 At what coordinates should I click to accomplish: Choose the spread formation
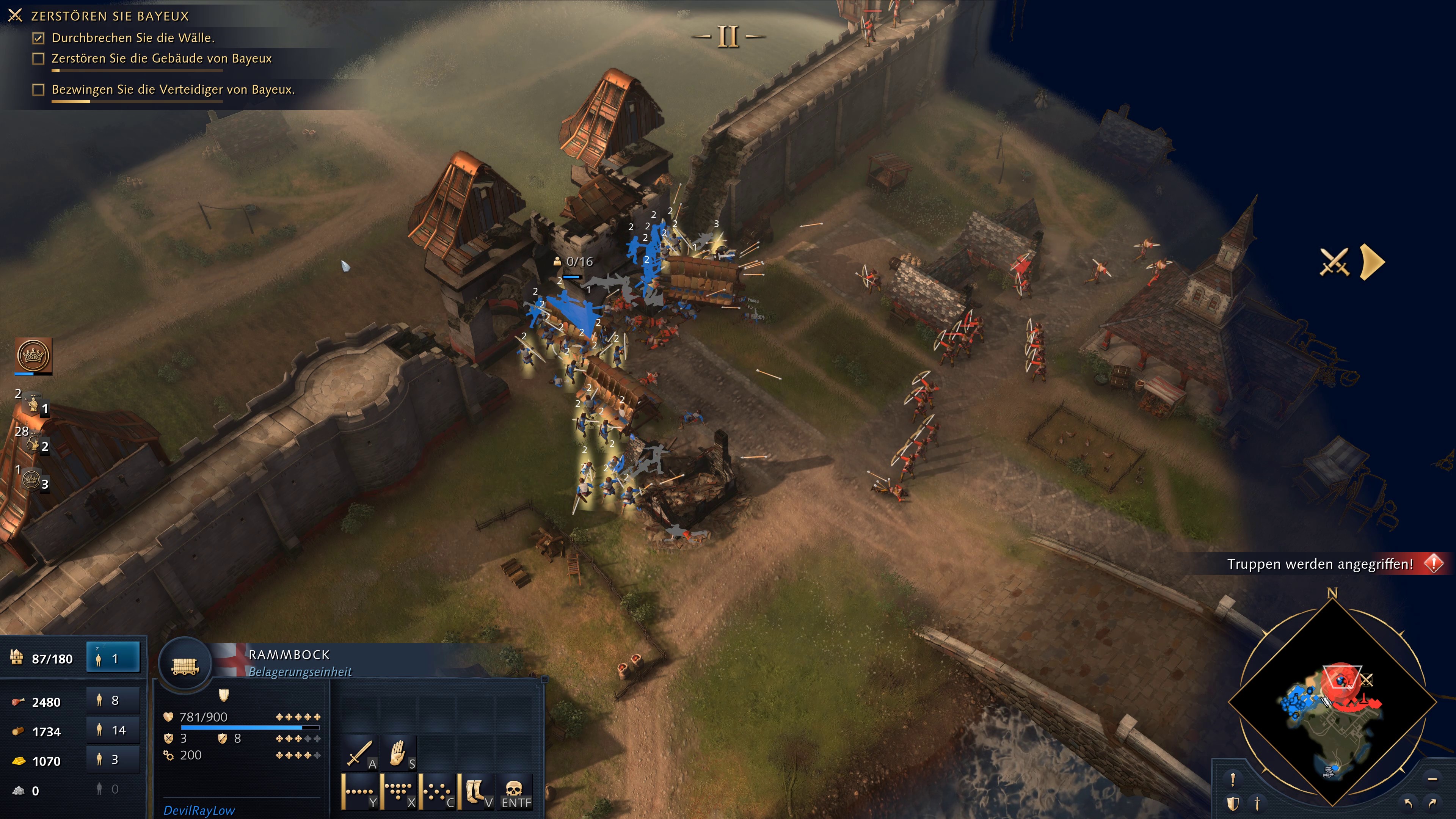pyautogui.click(x=438, y=791)
